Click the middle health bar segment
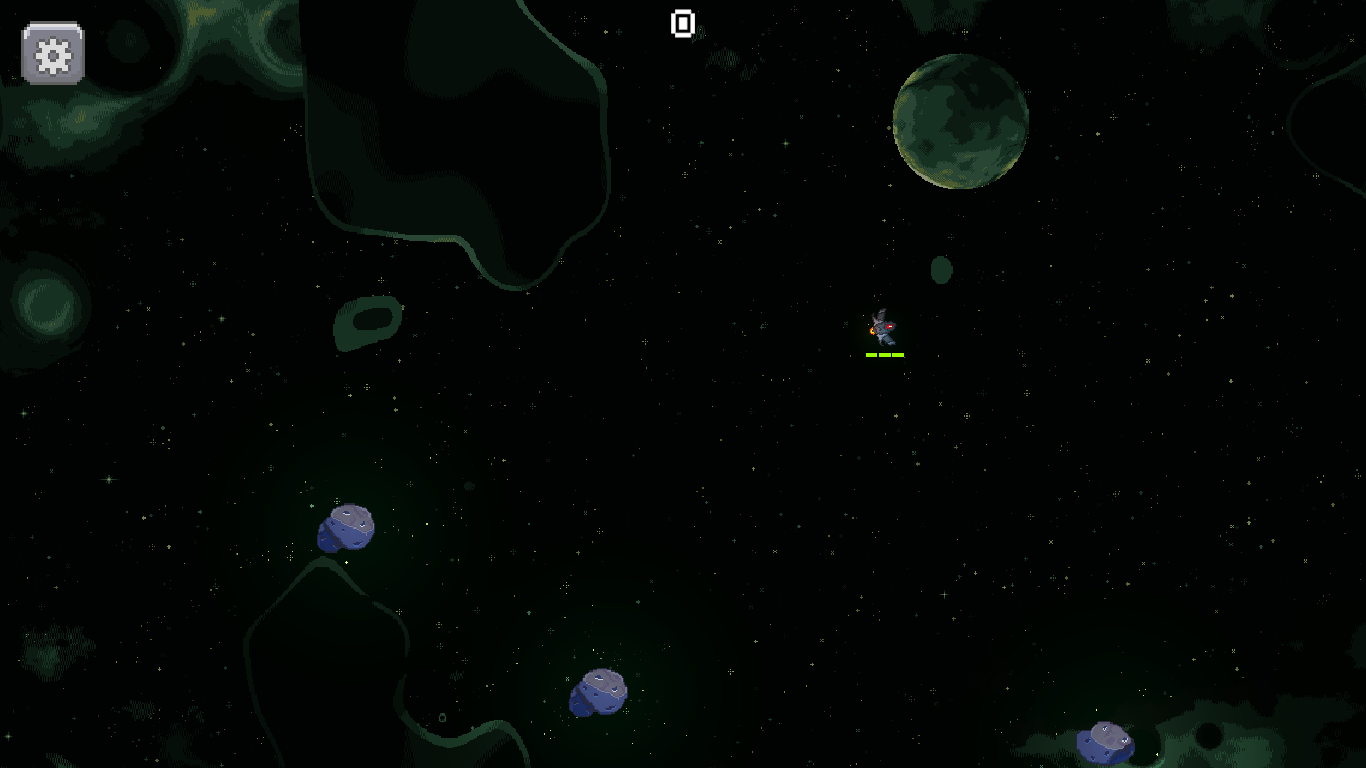The width and height of the screenshot is (1366, 768). [x=884, y=354]
